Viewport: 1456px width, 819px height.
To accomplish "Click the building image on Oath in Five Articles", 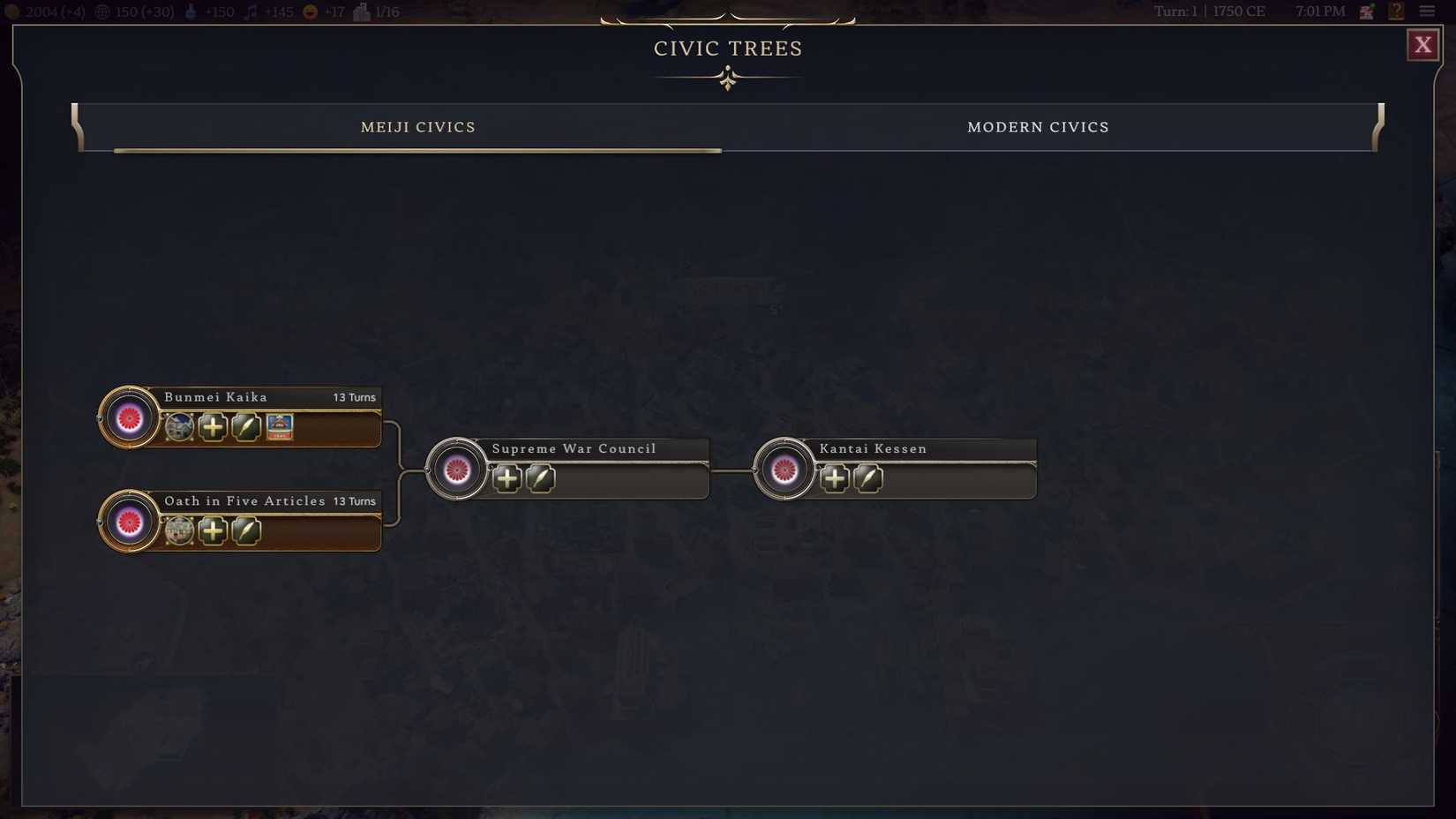I will [179, 530].
